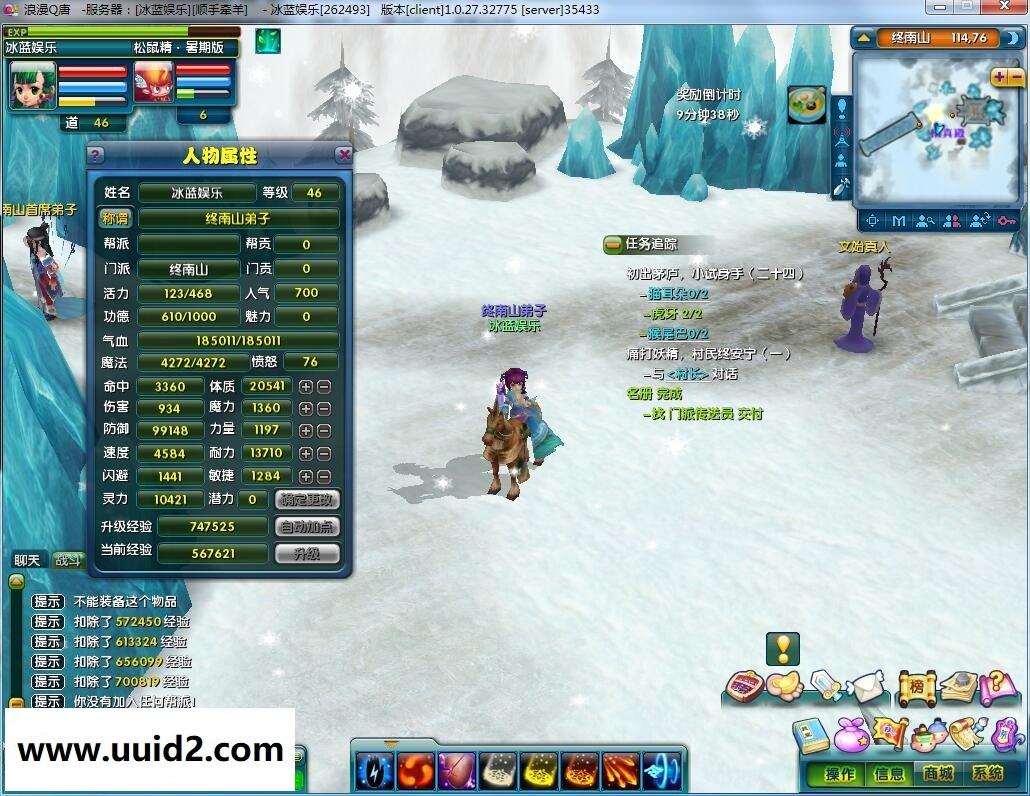Screen dimensions: 1030x796
Task: Activate the lightning hand skill
Action: (374, 771)
